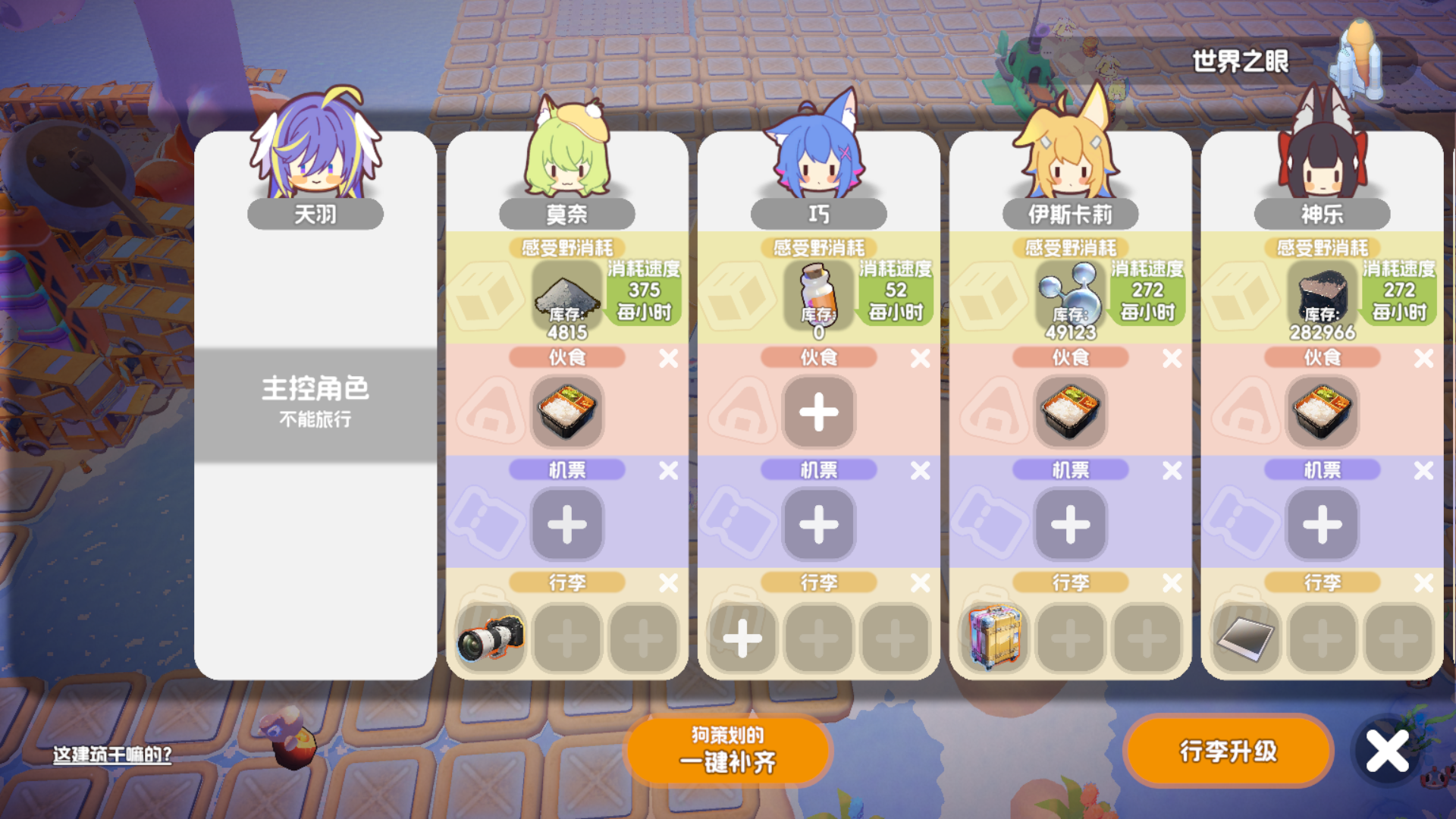
Task: Click the bento box in 莫奈's 伙食 slot
Action: coord(567,413)
